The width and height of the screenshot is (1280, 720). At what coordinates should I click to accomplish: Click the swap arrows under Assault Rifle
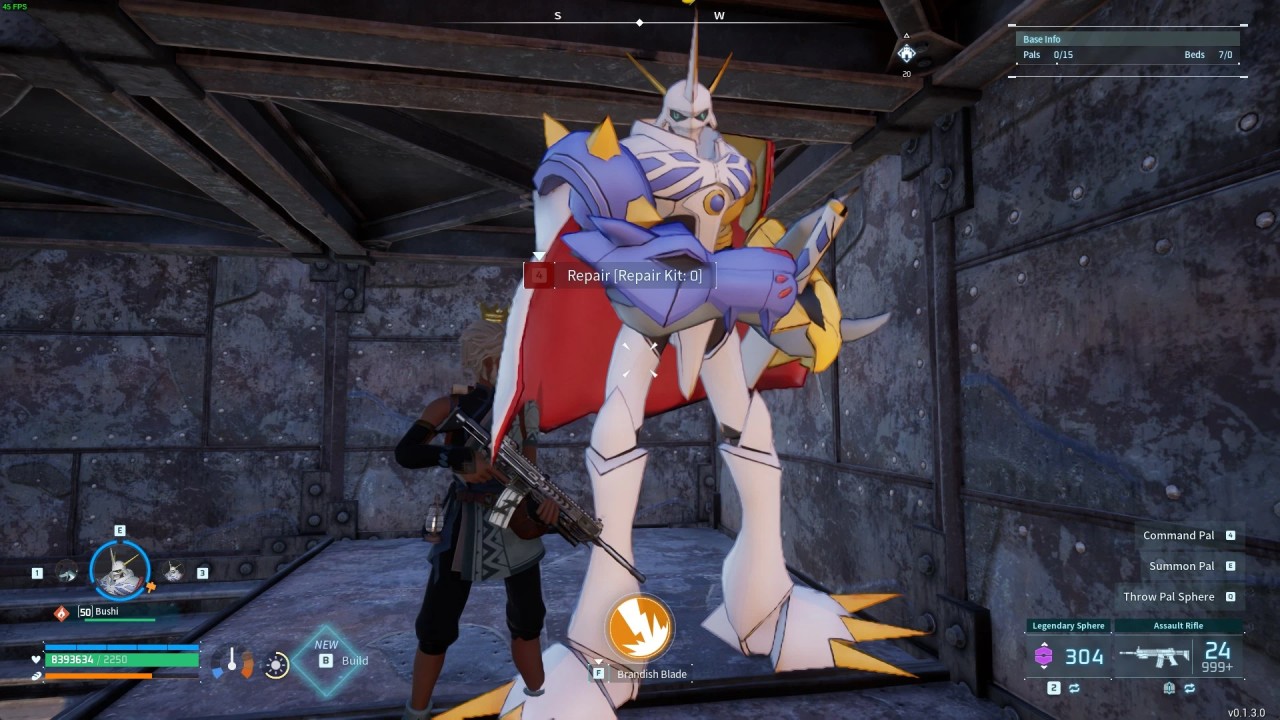coord(1190,688)
